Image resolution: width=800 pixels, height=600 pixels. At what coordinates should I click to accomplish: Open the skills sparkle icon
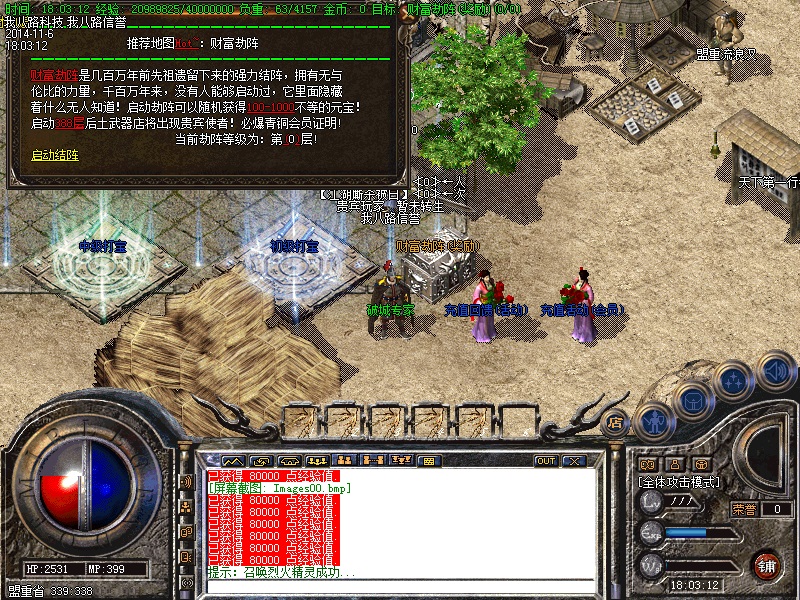coord(735,382)
